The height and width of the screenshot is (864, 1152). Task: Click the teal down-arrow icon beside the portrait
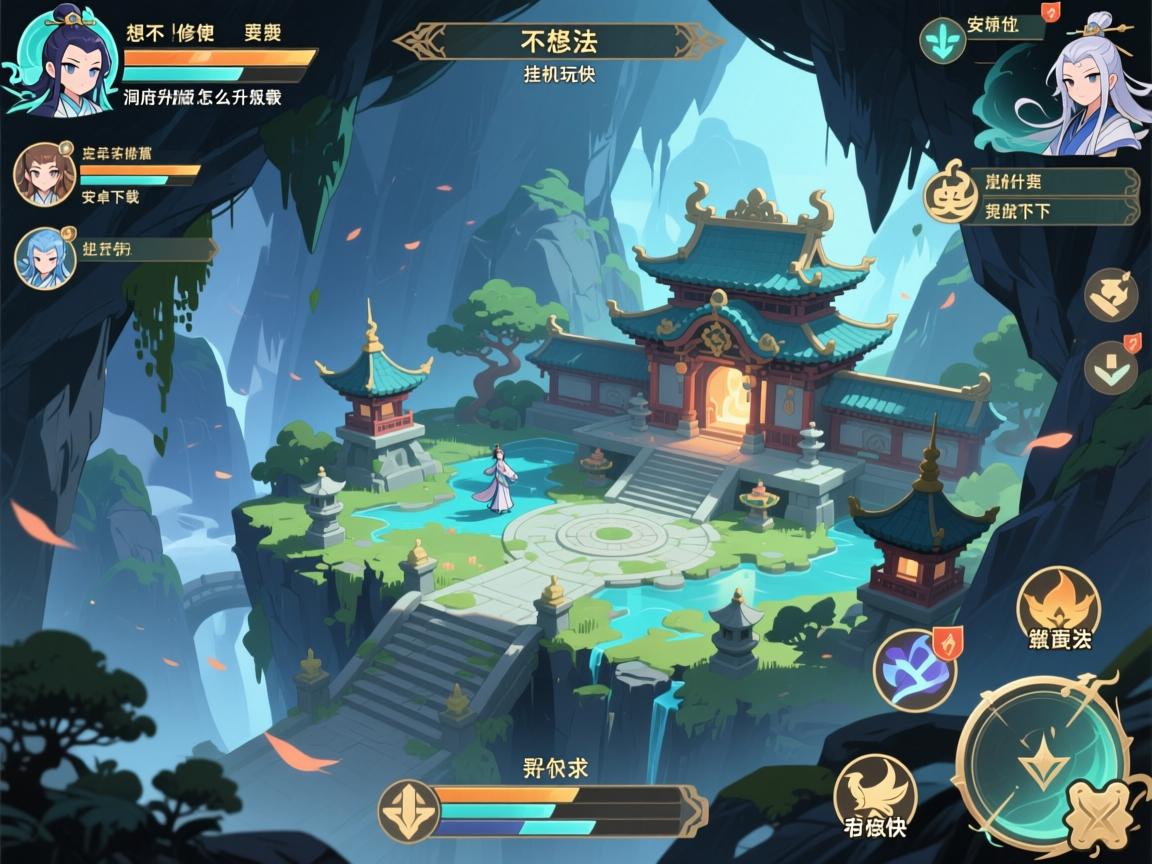[942, 41]
